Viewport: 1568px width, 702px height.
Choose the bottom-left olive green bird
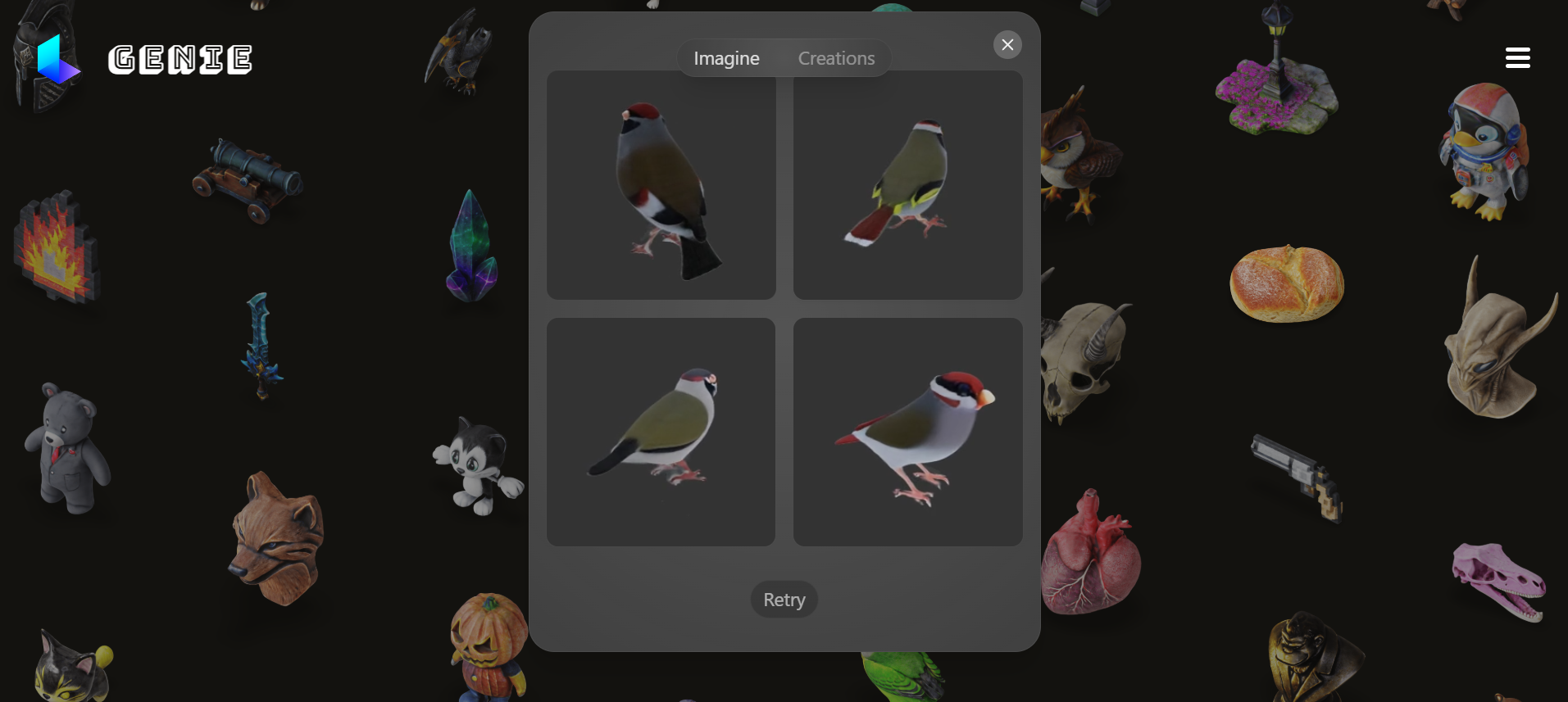click(660, 430)
